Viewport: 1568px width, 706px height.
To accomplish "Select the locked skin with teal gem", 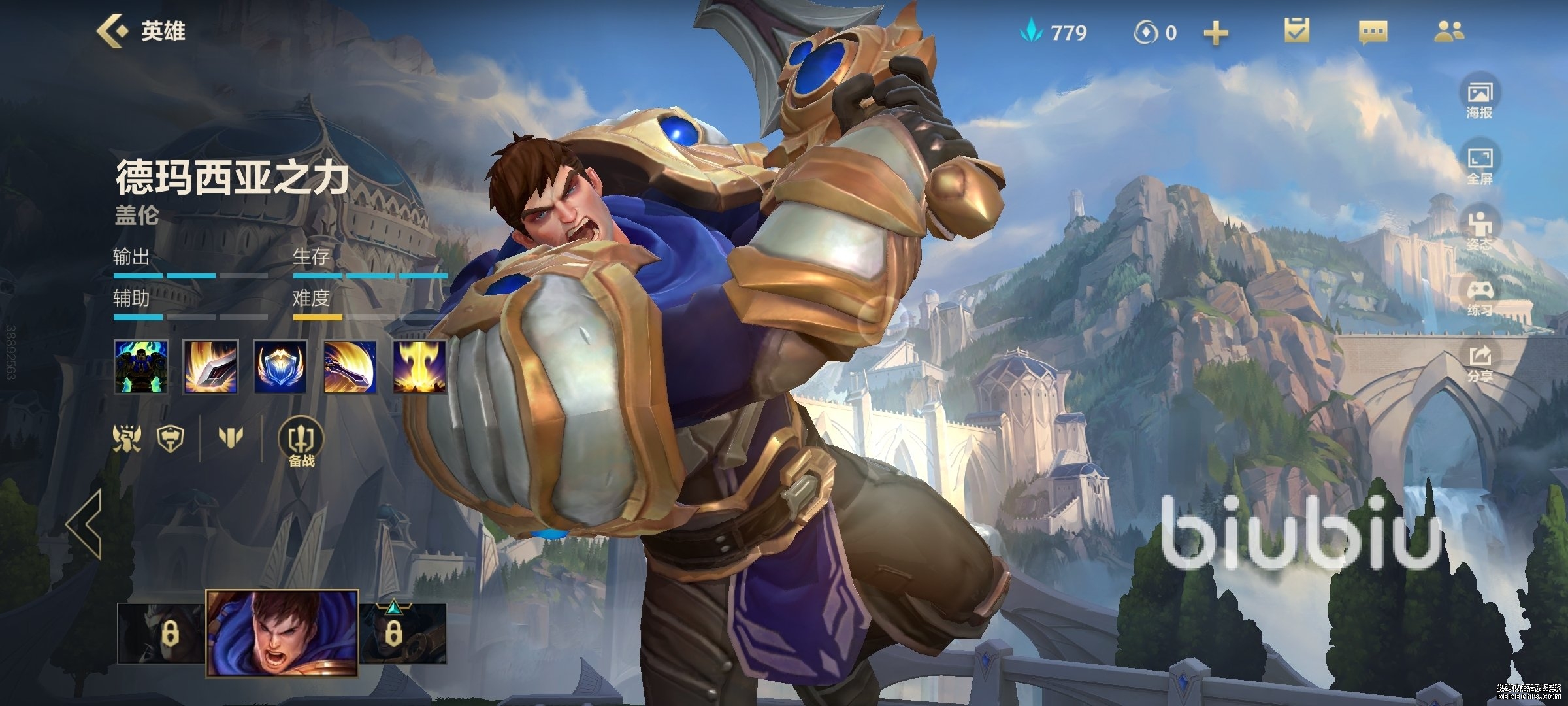I will click(x=402, y=632).
